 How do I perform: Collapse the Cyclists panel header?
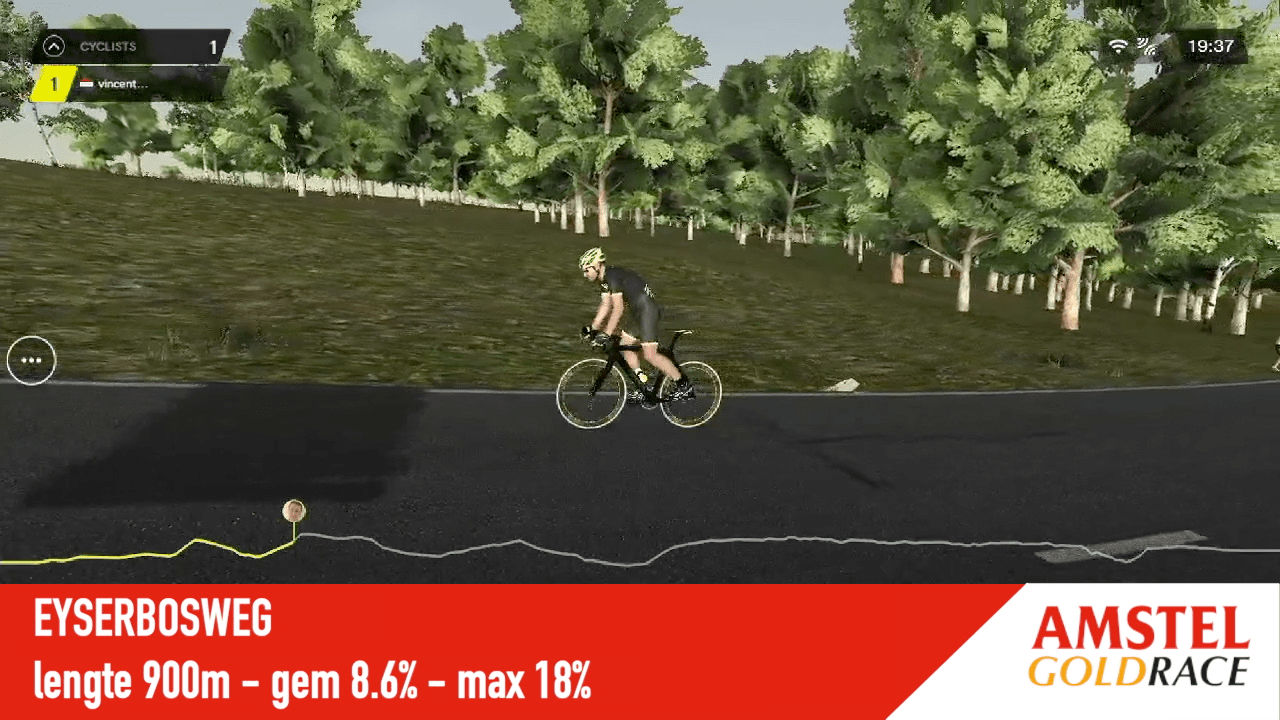pyautogui.click(x=54, y=46)
